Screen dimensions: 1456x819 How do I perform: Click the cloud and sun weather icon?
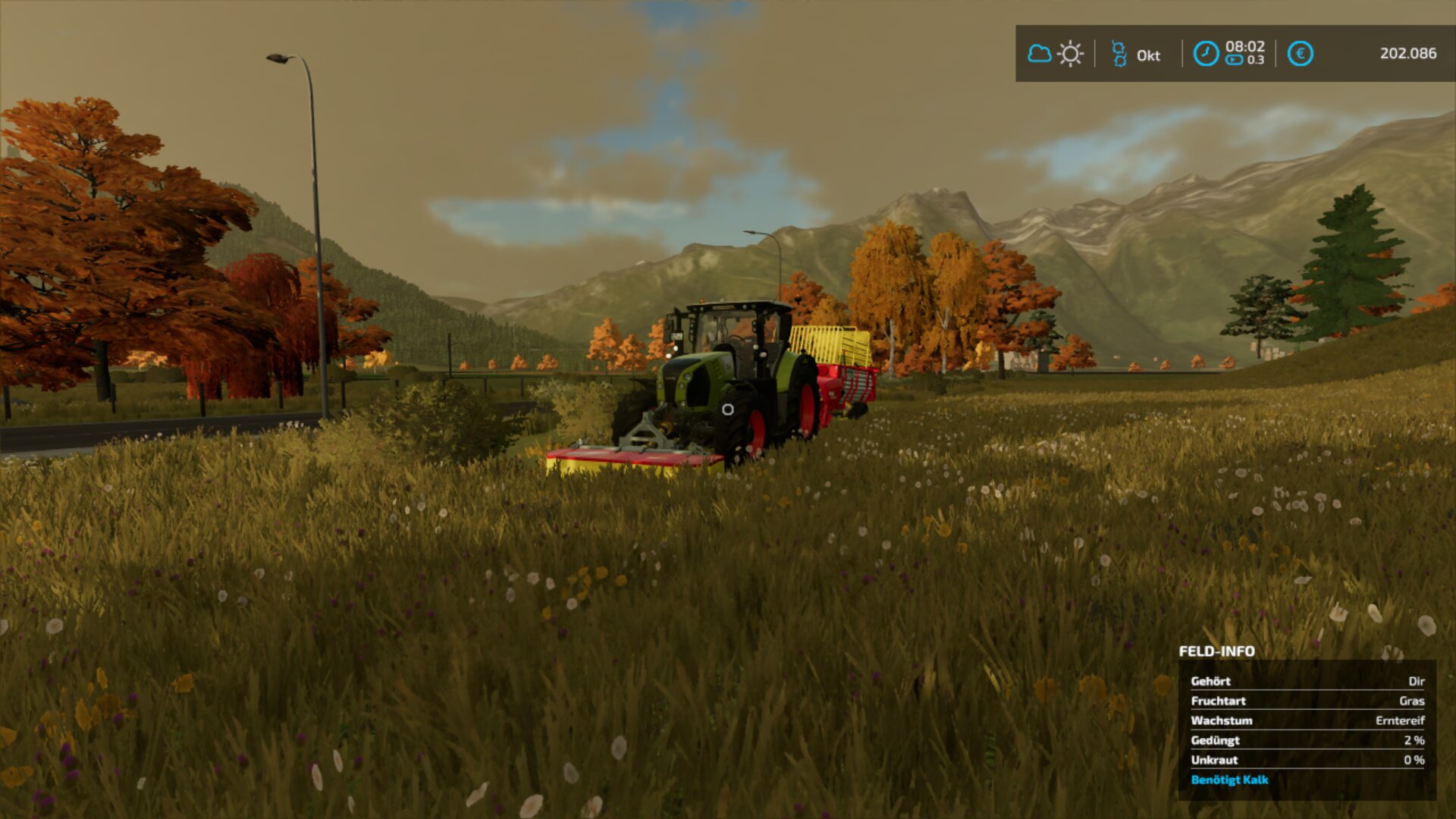(x=1055, y=54)
